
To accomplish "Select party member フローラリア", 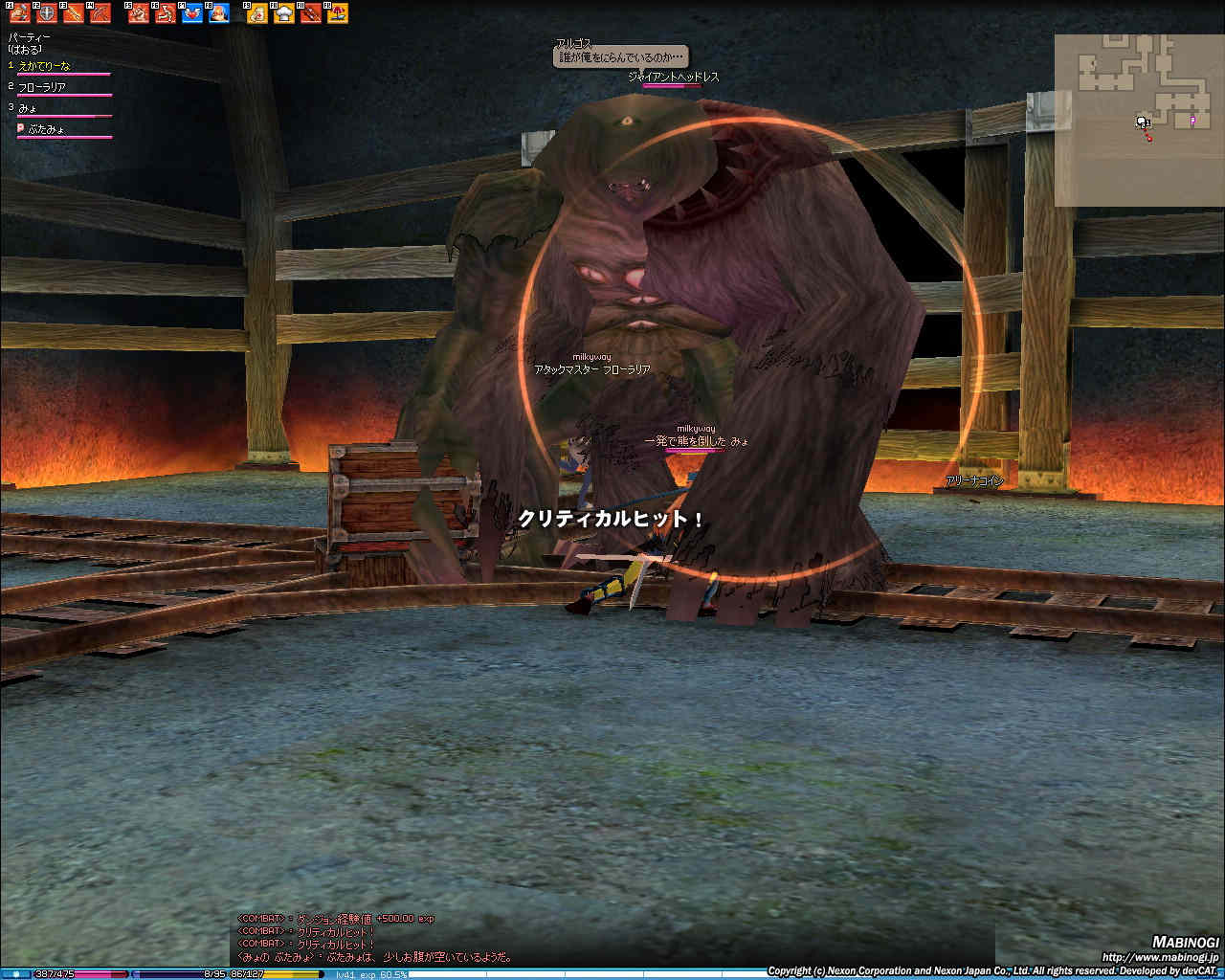I will (x=42, y=87).
